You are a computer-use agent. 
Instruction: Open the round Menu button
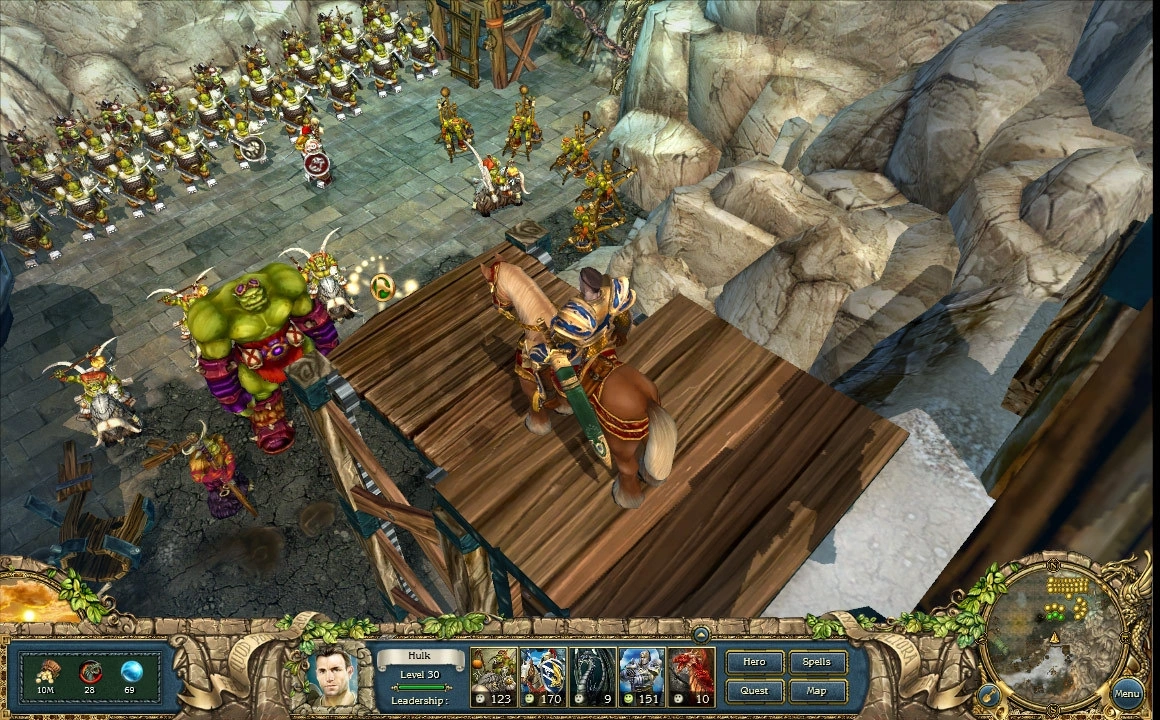[x=1127, y=692]
